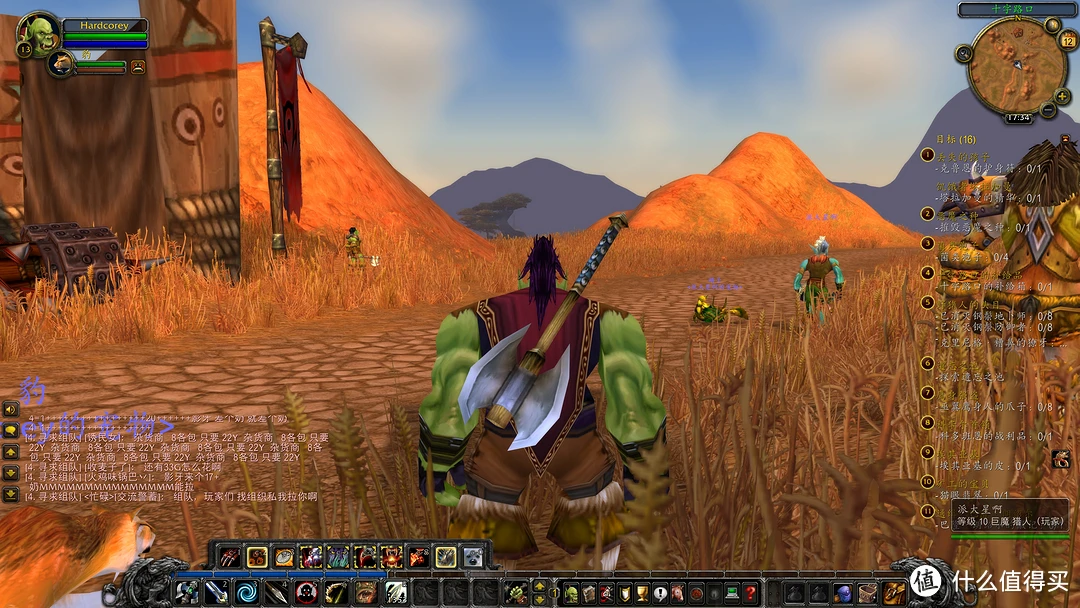Toggle the minimap tracking magnifier button
This screenshot has height=608, width=1080.
tap(966, 53)
